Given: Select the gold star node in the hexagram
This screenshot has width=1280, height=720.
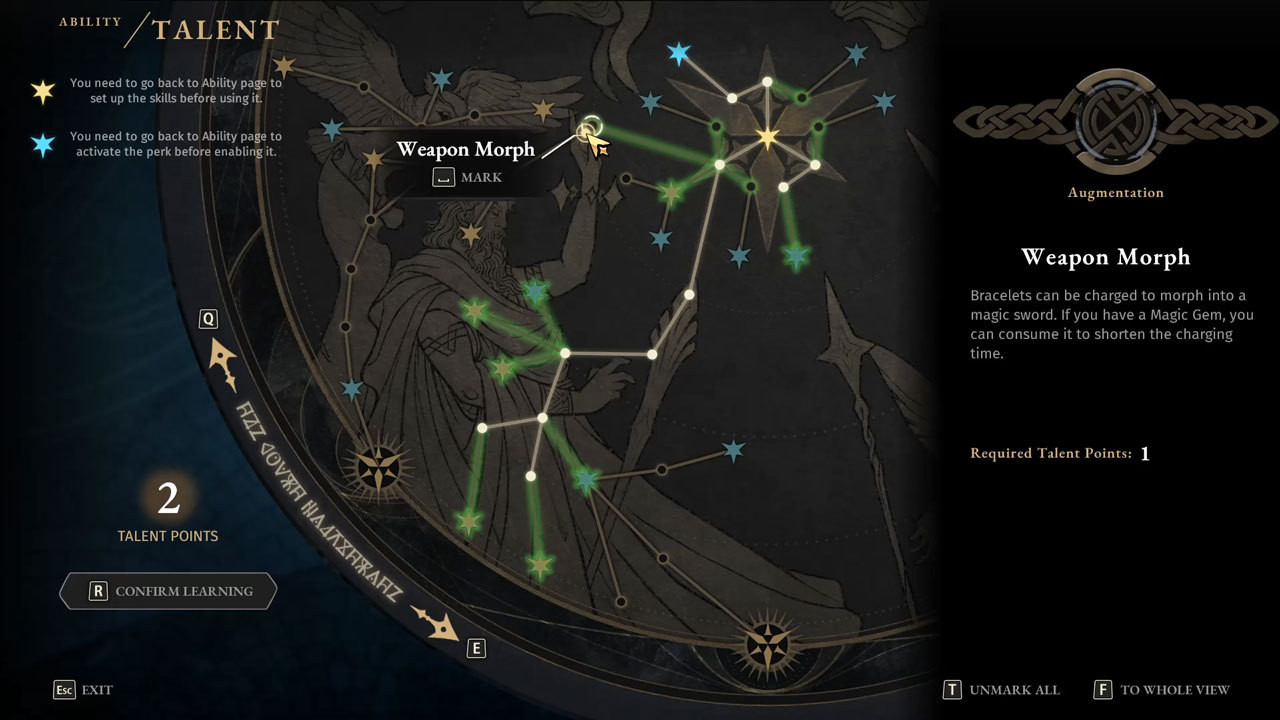Looking at the screenshot, I should pos(767,137).
